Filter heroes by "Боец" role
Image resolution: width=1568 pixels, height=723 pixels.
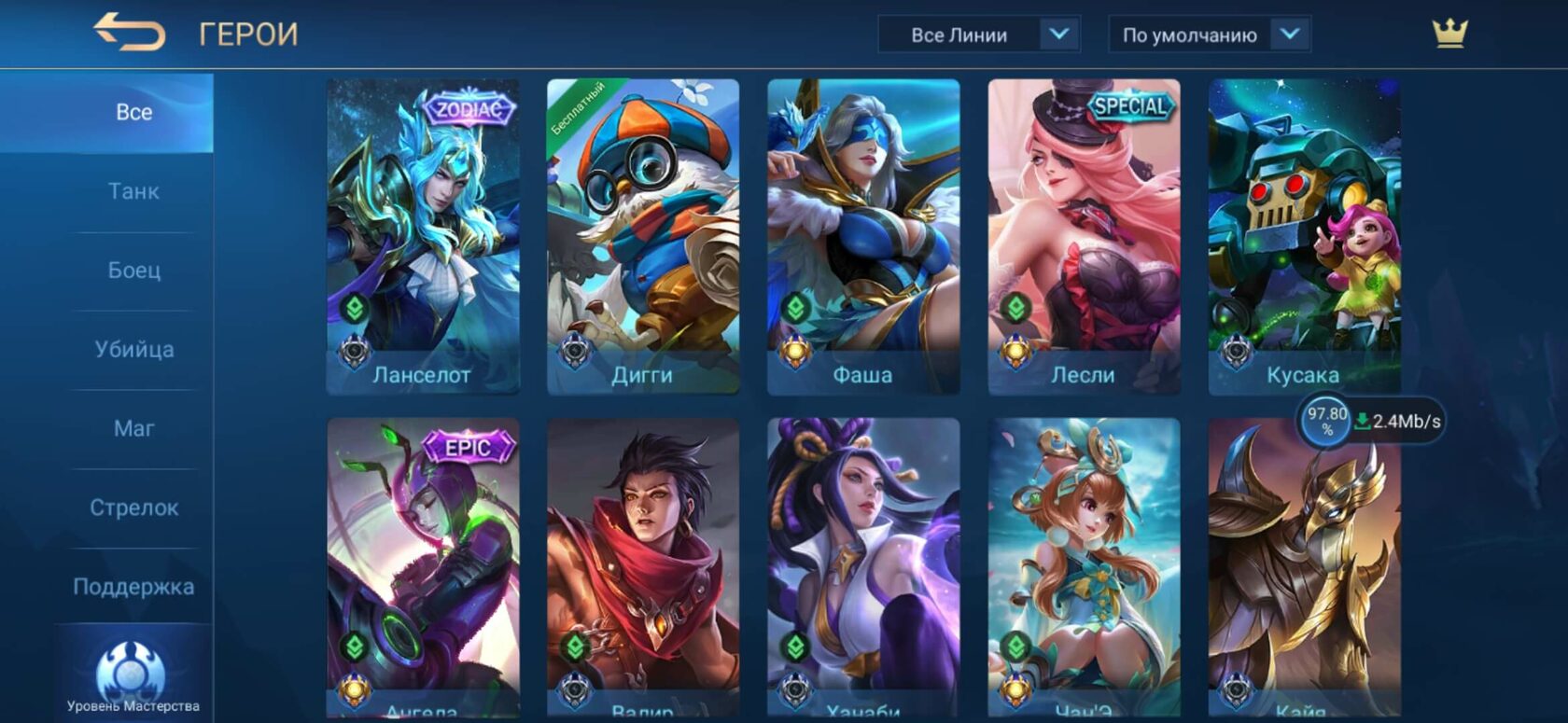click(x=133, y=271)
